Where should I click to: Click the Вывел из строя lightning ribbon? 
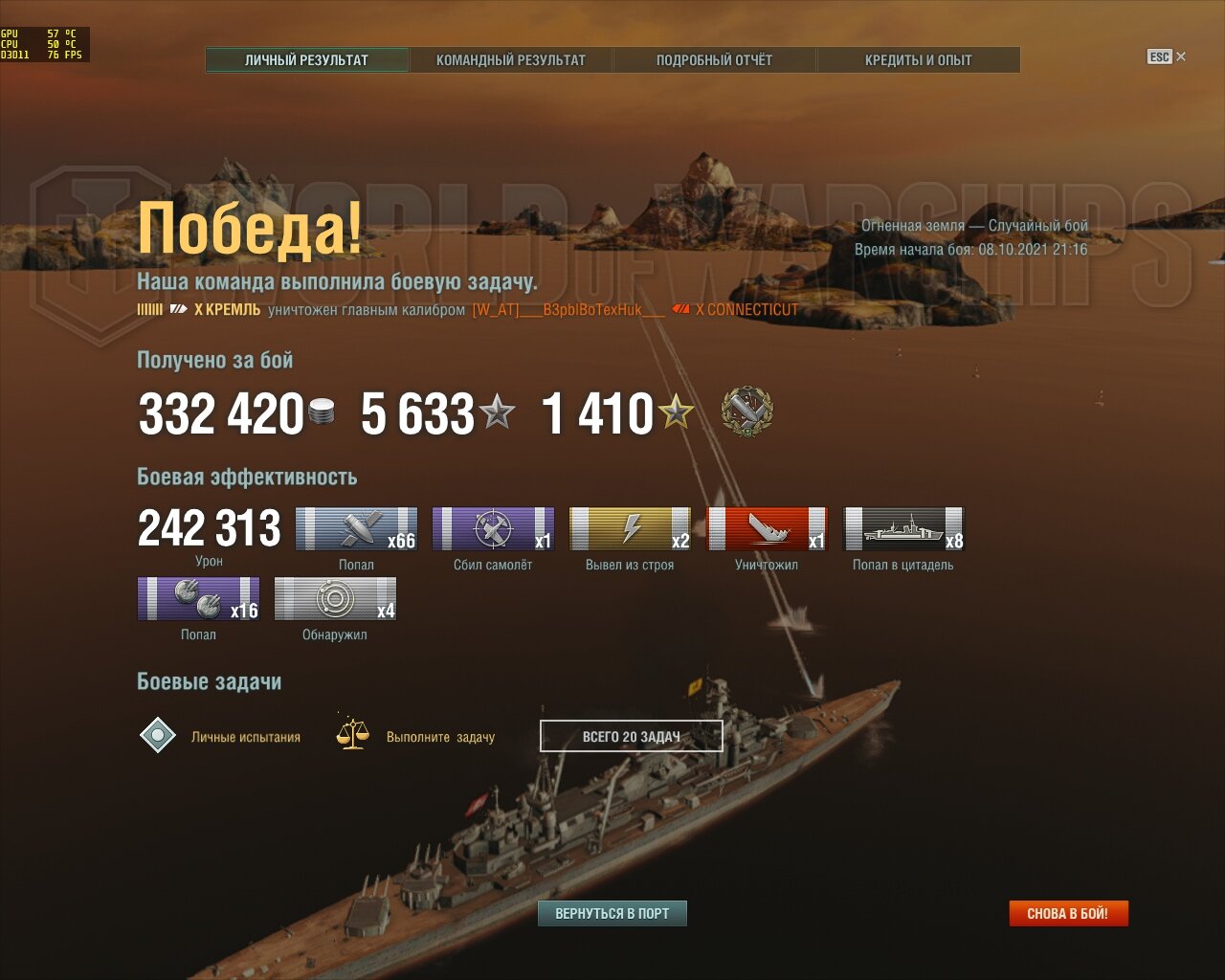pyautogui.click(x=630, y=529)
